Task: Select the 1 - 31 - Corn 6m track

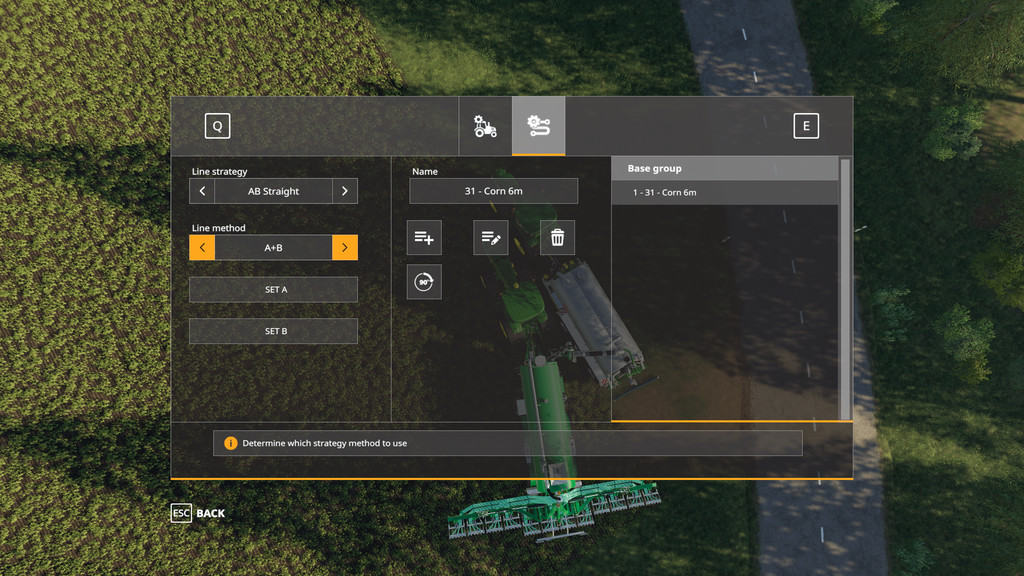Action: pyautogui.click(x=725, y=192)
